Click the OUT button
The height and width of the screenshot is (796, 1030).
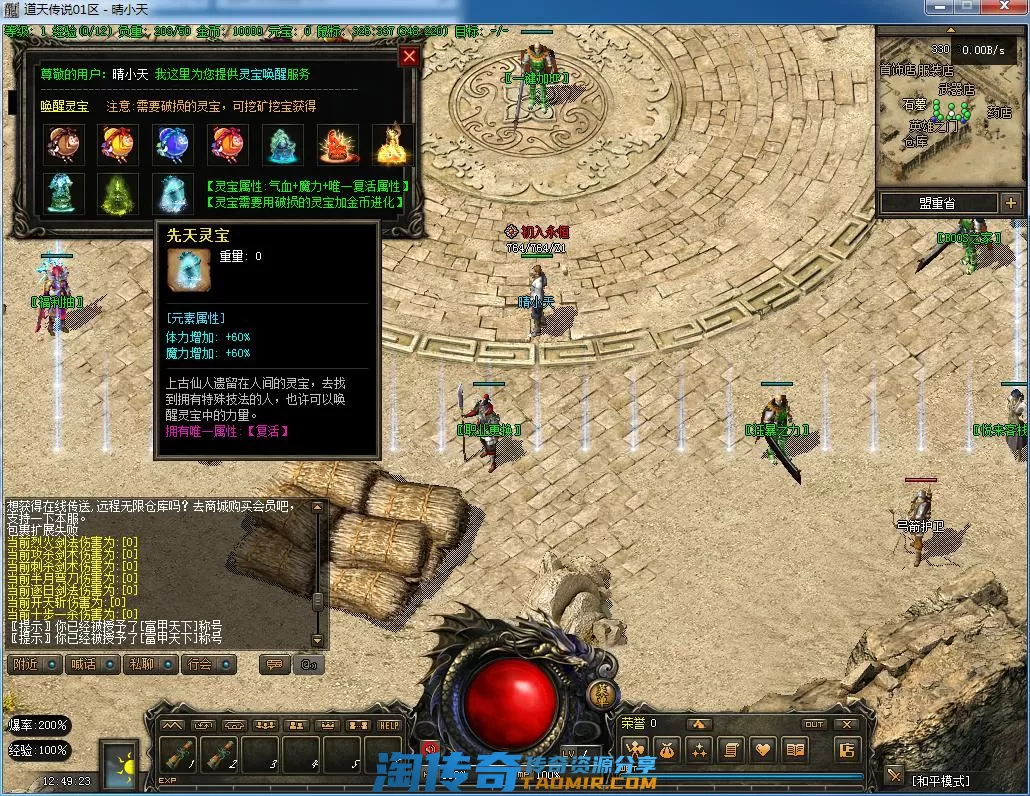pyautogui.click(x=814, y=724)
